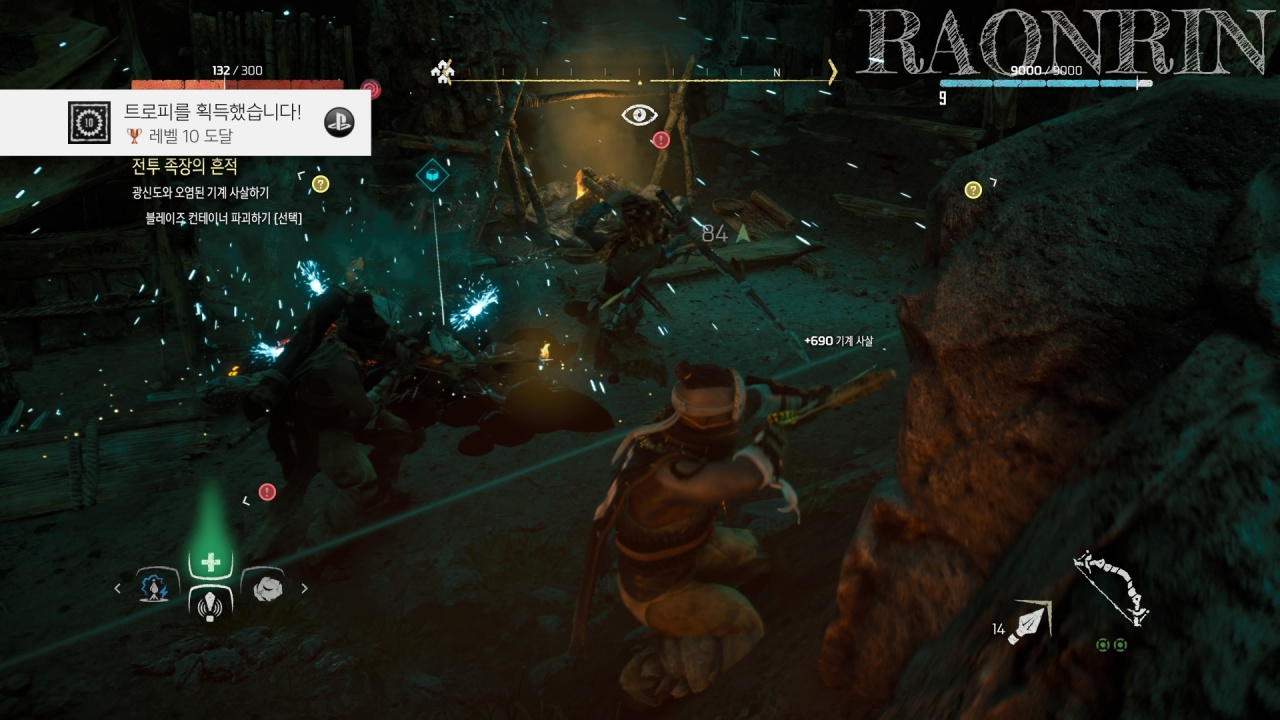Use the green healing plus slot
The width and height of the screenshot is (1280, 720).
coord(210,563)
